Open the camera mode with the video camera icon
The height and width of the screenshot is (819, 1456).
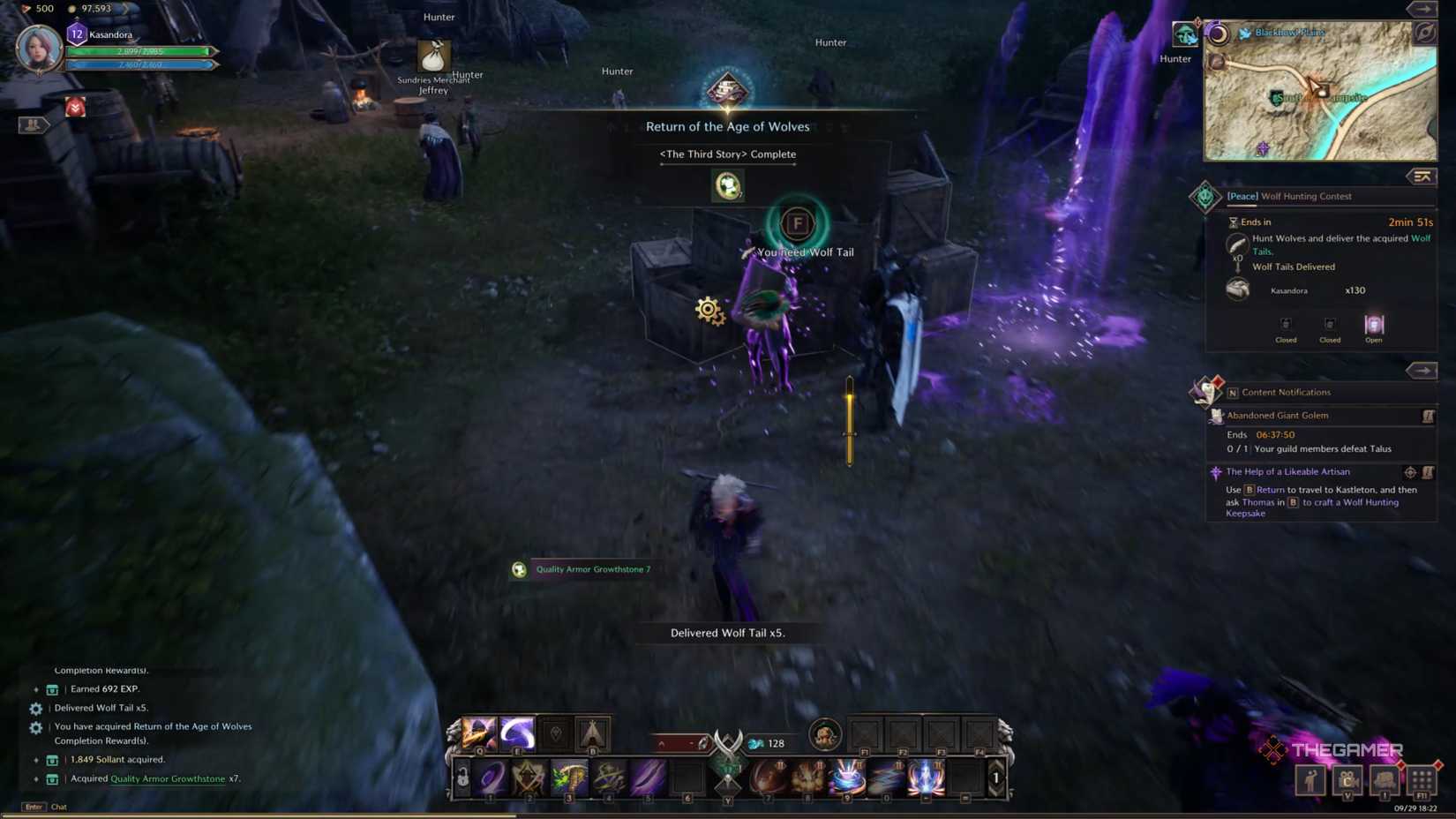tap(1347, 780)
